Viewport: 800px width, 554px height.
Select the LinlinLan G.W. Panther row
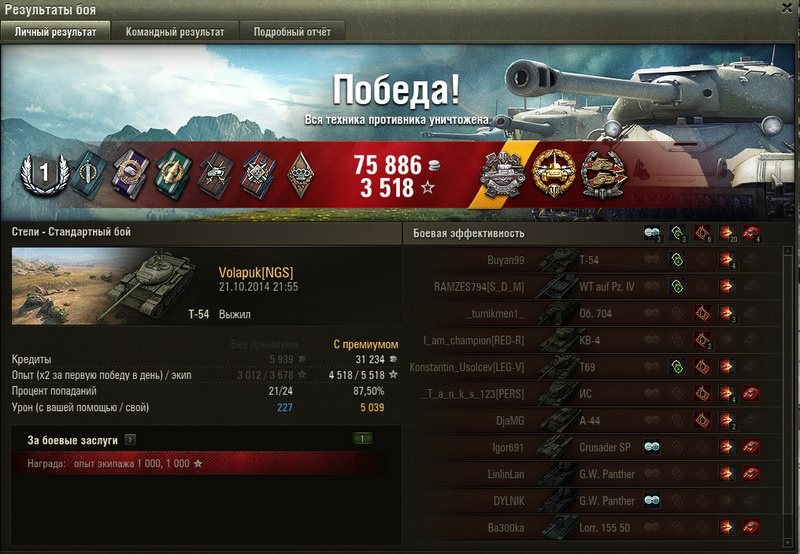click(x=600, y=474)
